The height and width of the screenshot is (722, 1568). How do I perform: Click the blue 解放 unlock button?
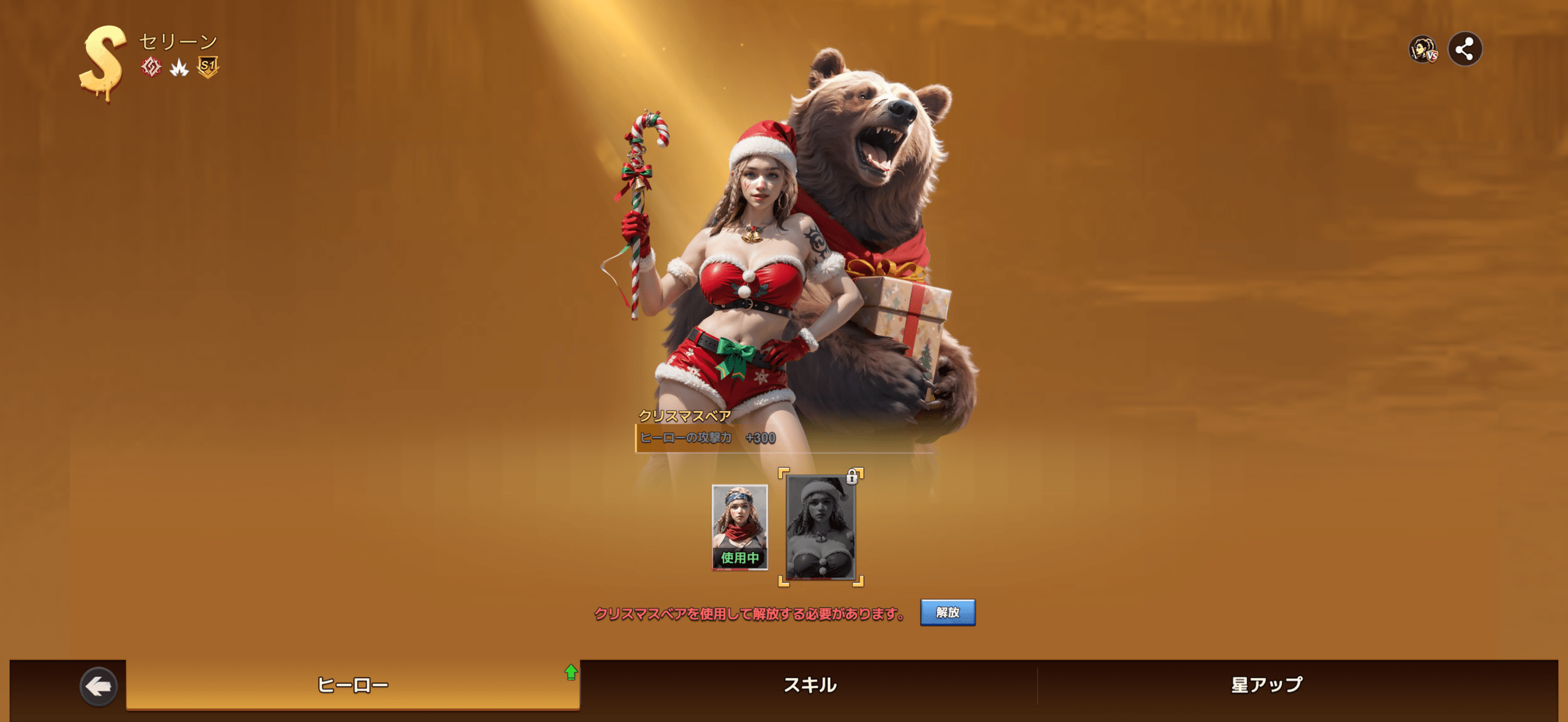pos(947,612)
